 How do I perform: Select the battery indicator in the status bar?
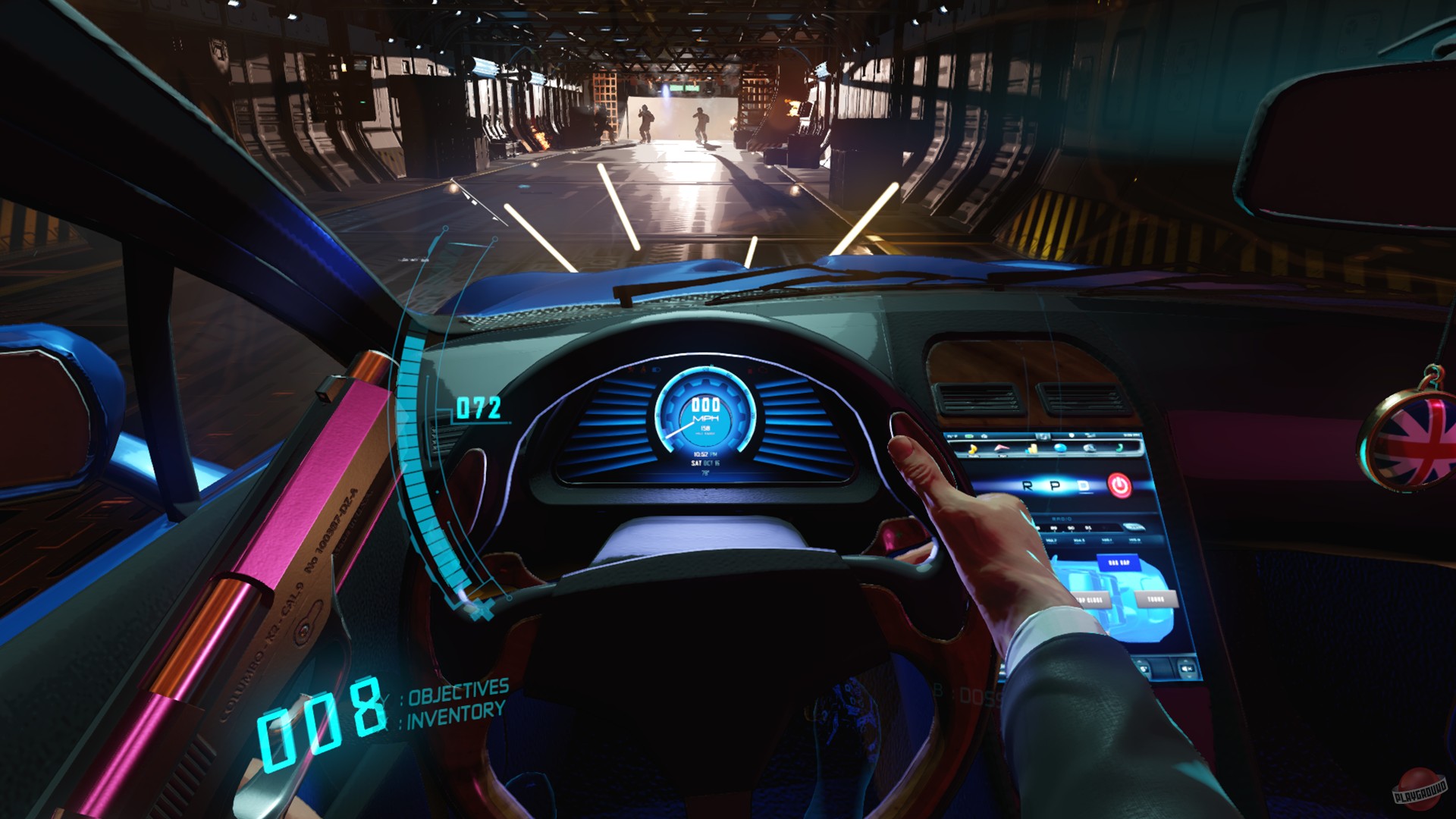968,435
